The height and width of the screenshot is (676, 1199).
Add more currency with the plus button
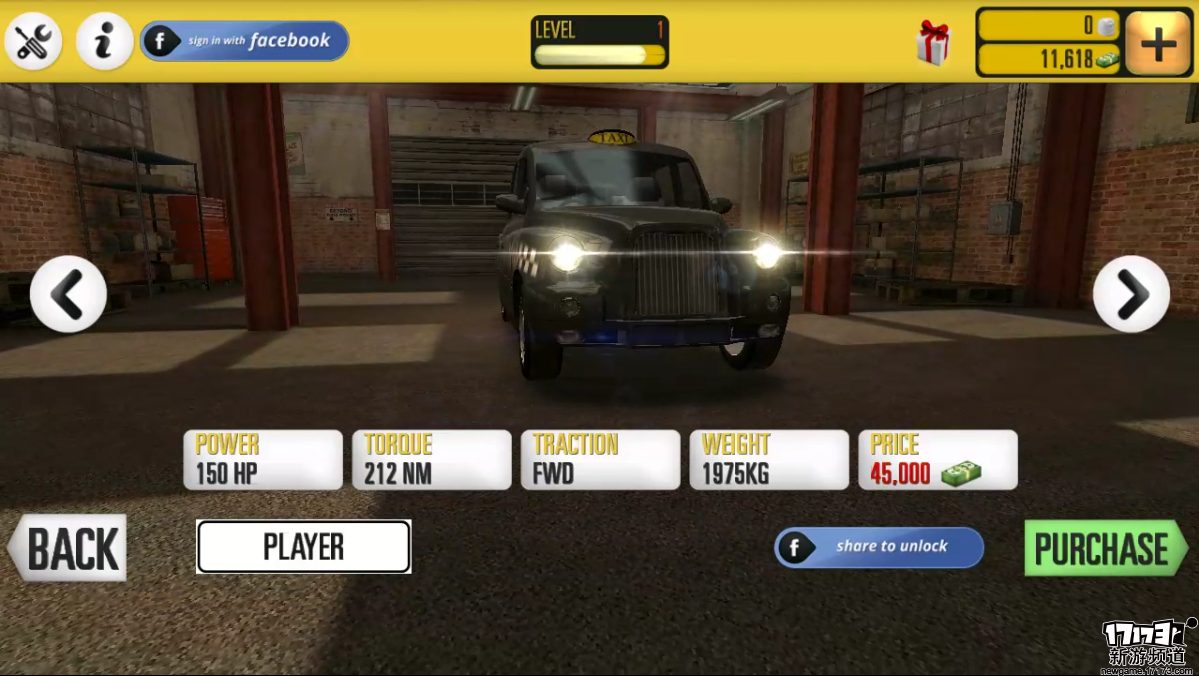(1157, 44)
